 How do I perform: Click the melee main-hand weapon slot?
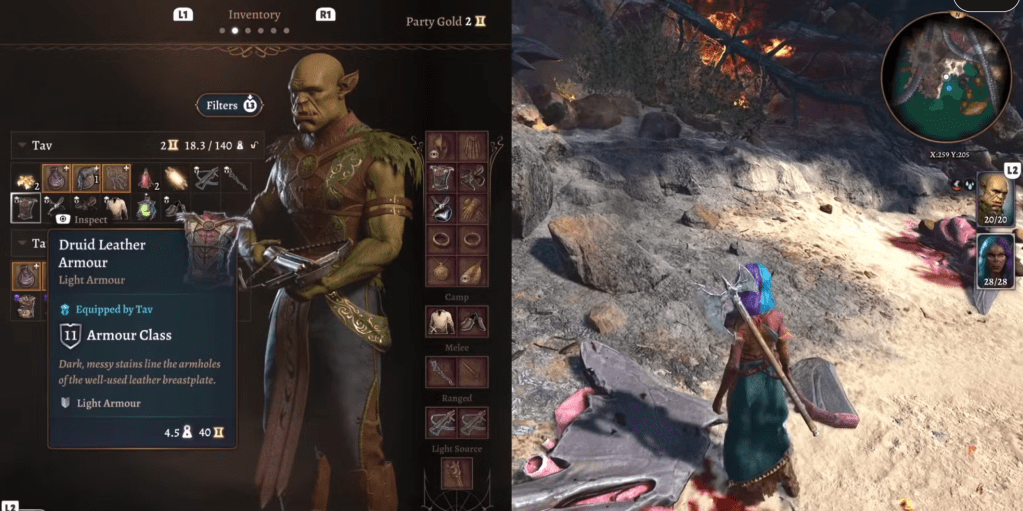tap(441, 372)
